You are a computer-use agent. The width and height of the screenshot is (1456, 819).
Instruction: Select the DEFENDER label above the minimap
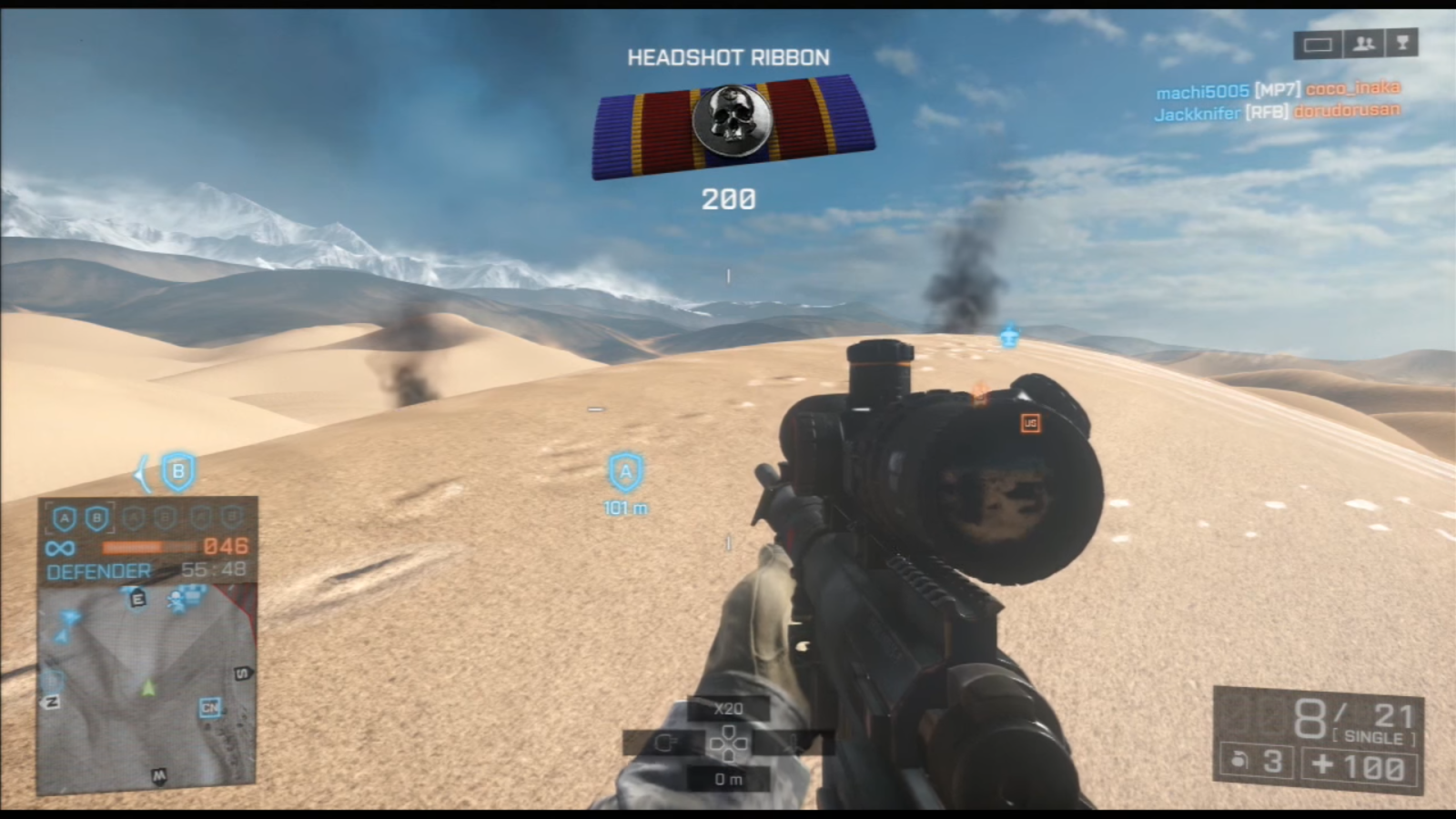tap(100, 571)
